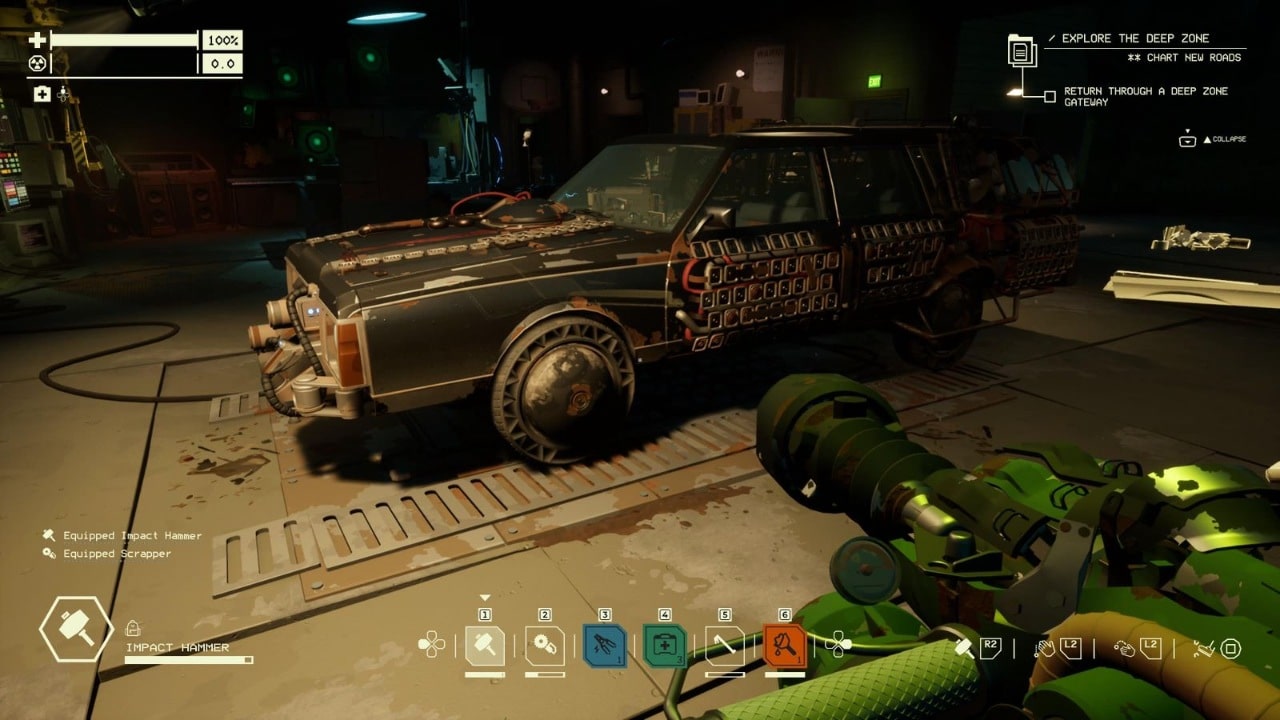The width and height of the screenshot is (1280, 720).
Task: Click the equipped Impact Hammer hexagon icon
Action: [x=76, y=629]
